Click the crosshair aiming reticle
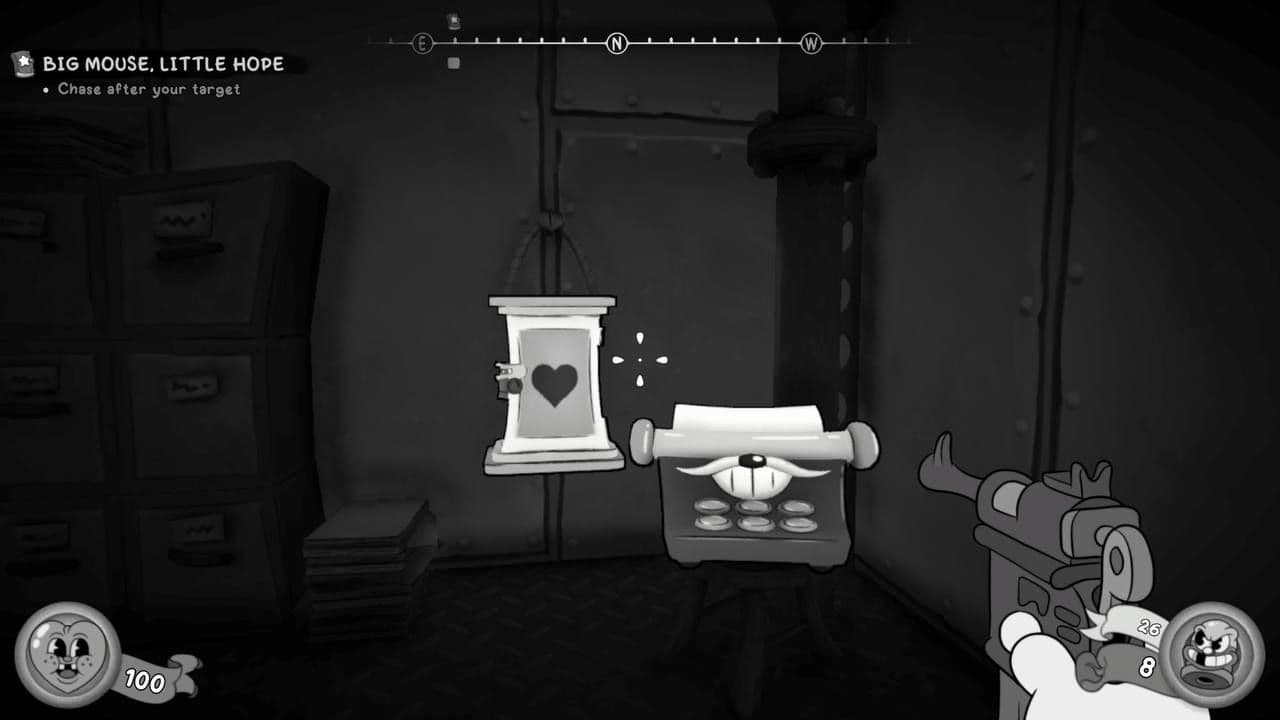Screen dimensions: 1280x720 click(x=638, y=360)
